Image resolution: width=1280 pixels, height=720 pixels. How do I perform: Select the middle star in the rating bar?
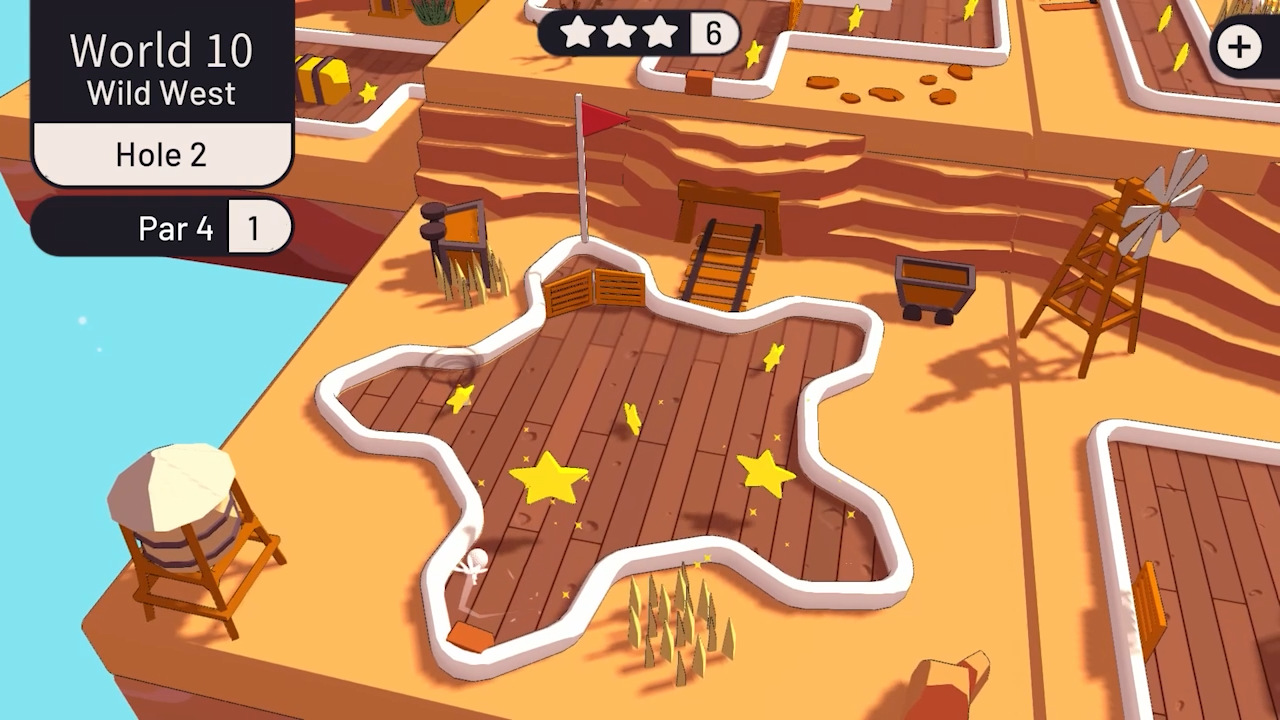click(x=620, y=32)
